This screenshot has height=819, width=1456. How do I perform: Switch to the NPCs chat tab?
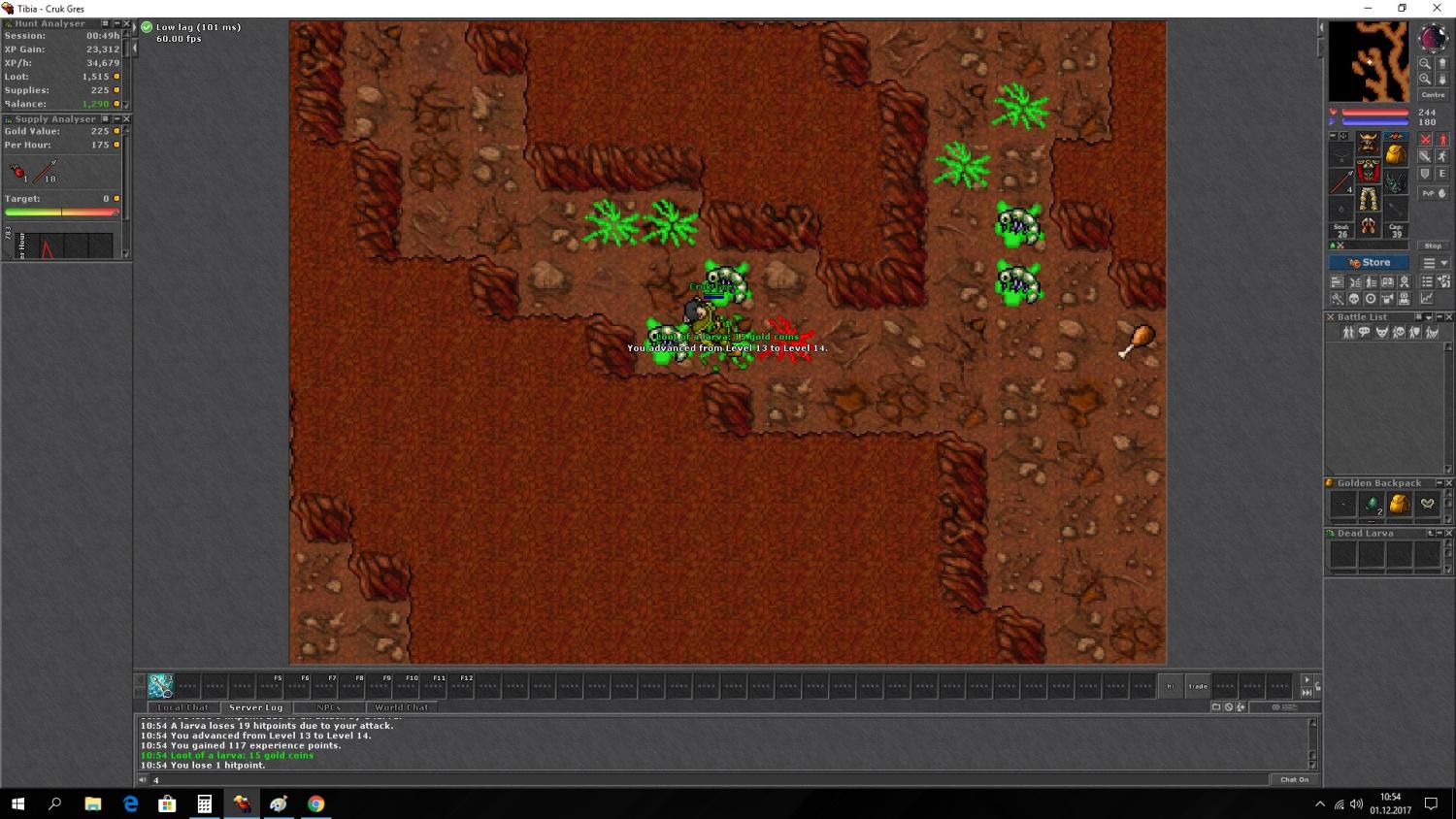[328, 707]
